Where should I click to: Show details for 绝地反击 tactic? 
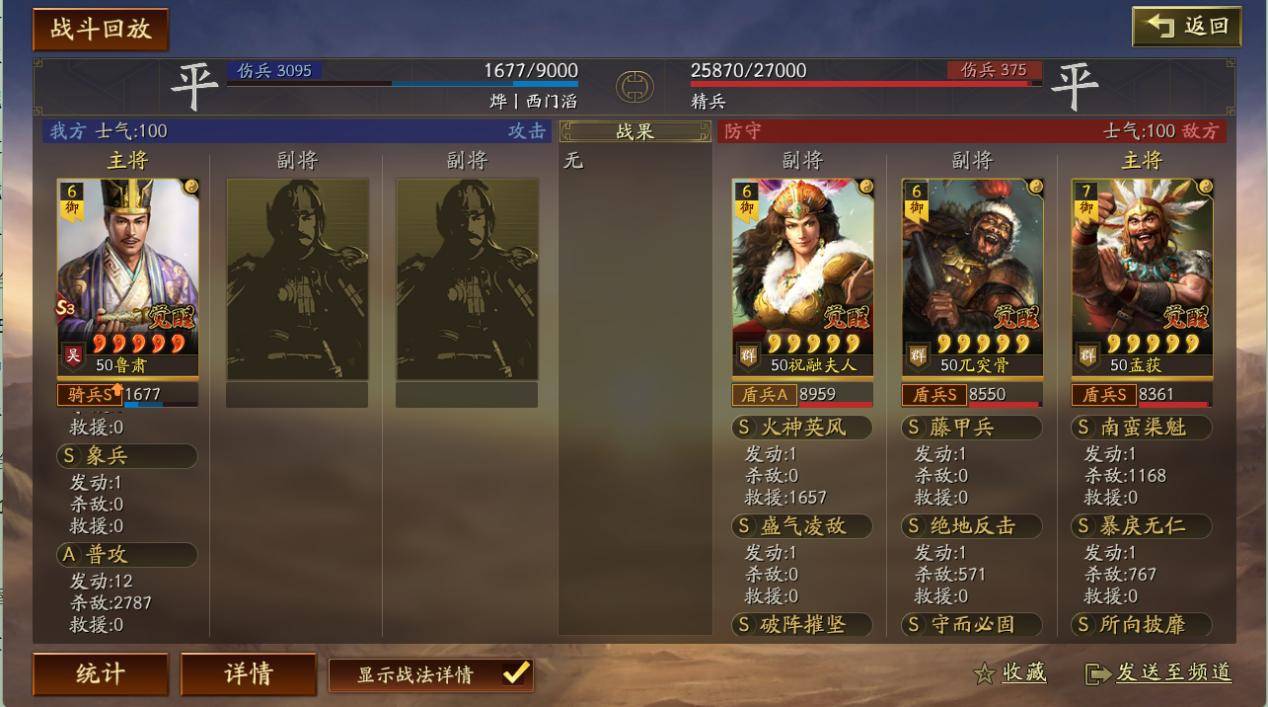coord(972,526)
